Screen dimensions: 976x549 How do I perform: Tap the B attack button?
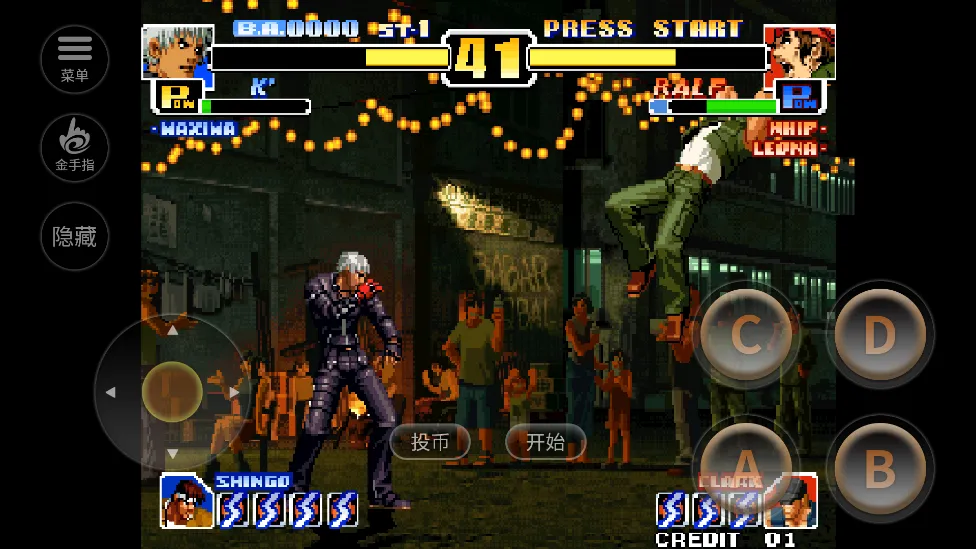[x=879, y=467]
